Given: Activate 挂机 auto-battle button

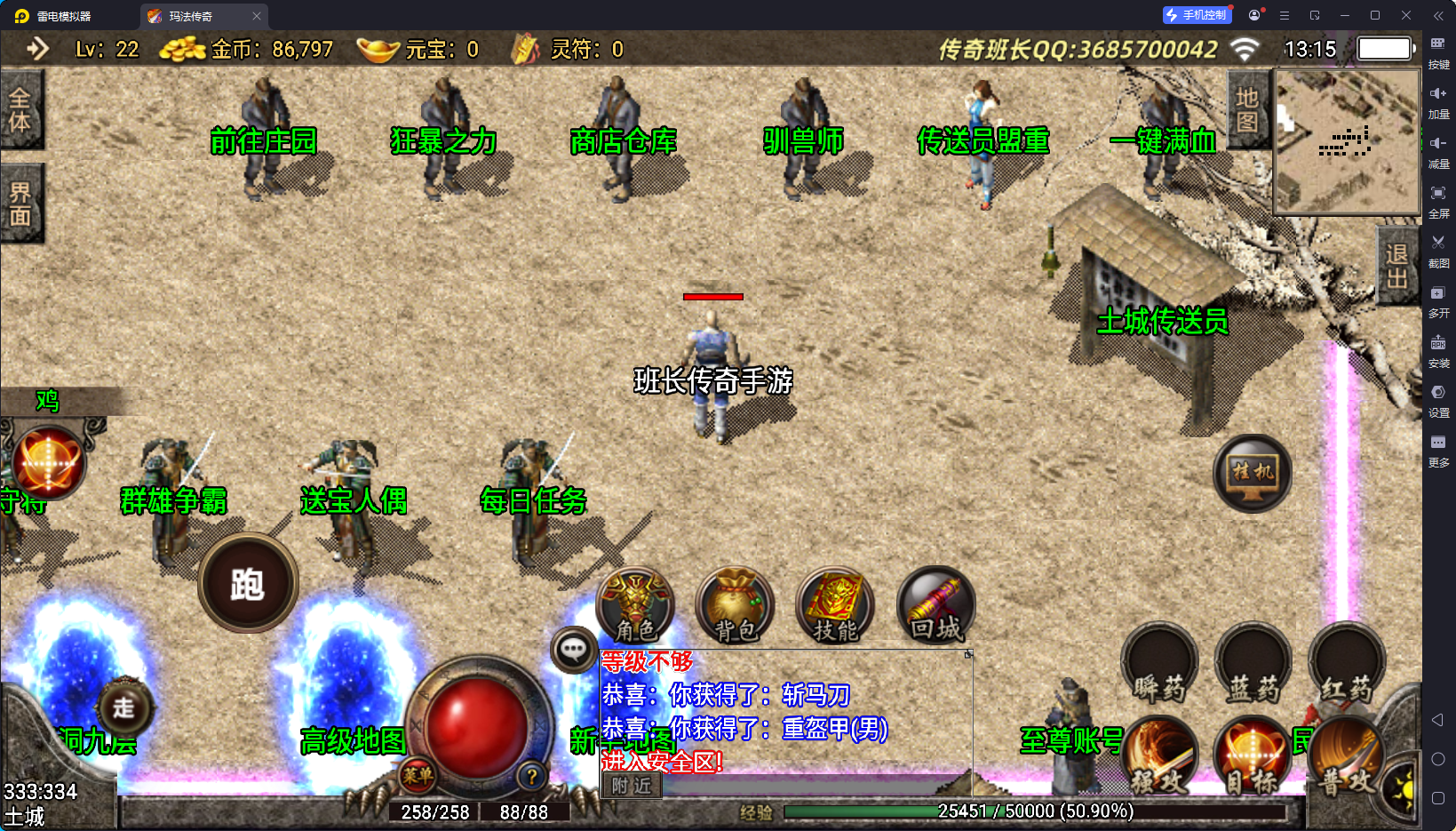Looking at the screenshot, I should coord(1253,473).
